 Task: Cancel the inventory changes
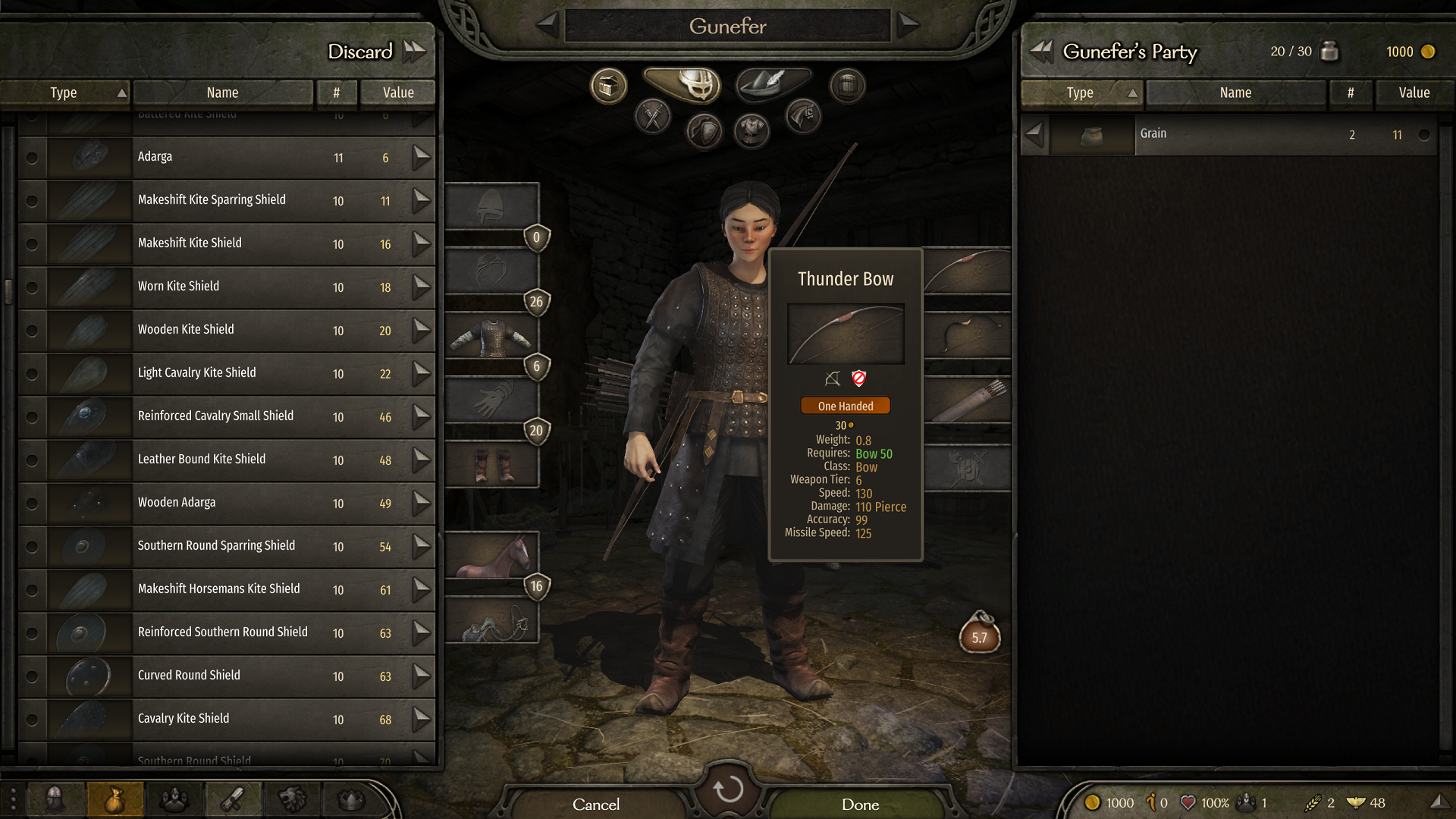(x=596, y=804)
